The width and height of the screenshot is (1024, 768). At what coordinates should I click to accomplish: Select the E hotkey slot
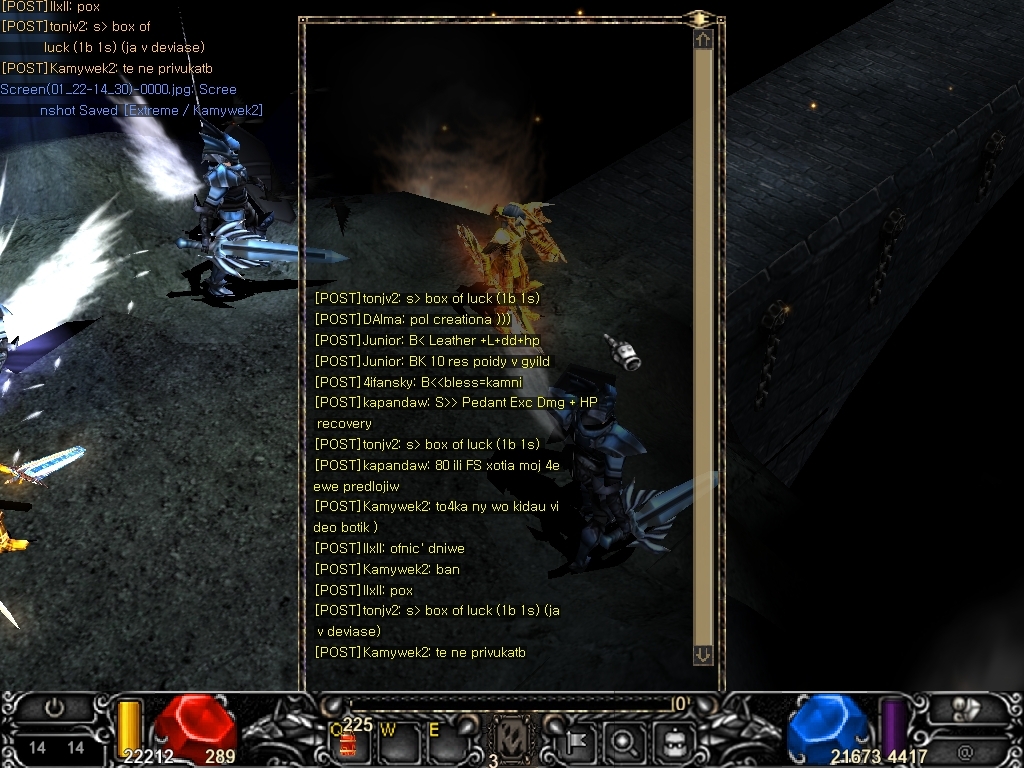[x=441, y=741]
